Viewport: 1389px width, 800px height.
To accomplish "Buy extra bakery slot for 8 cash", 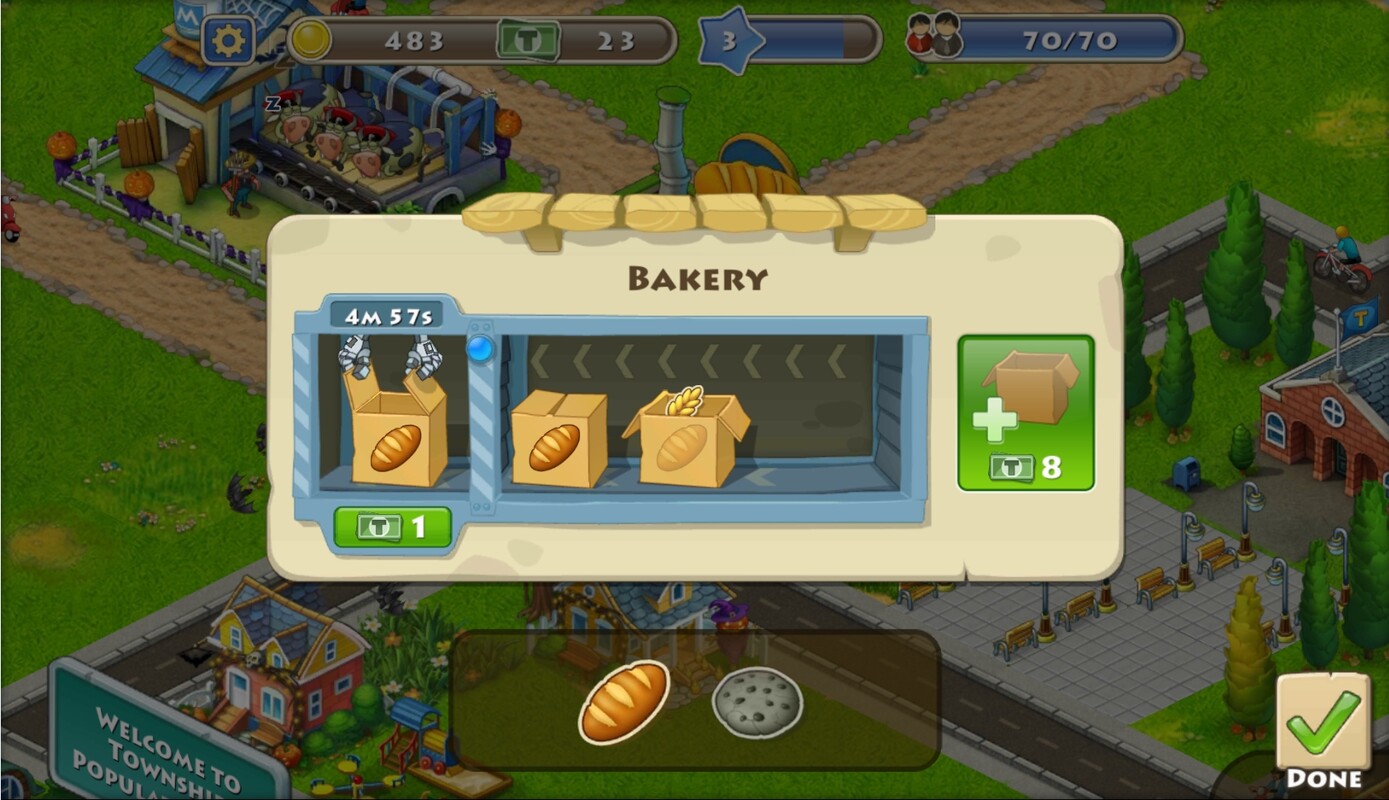I will [1026, 413].
